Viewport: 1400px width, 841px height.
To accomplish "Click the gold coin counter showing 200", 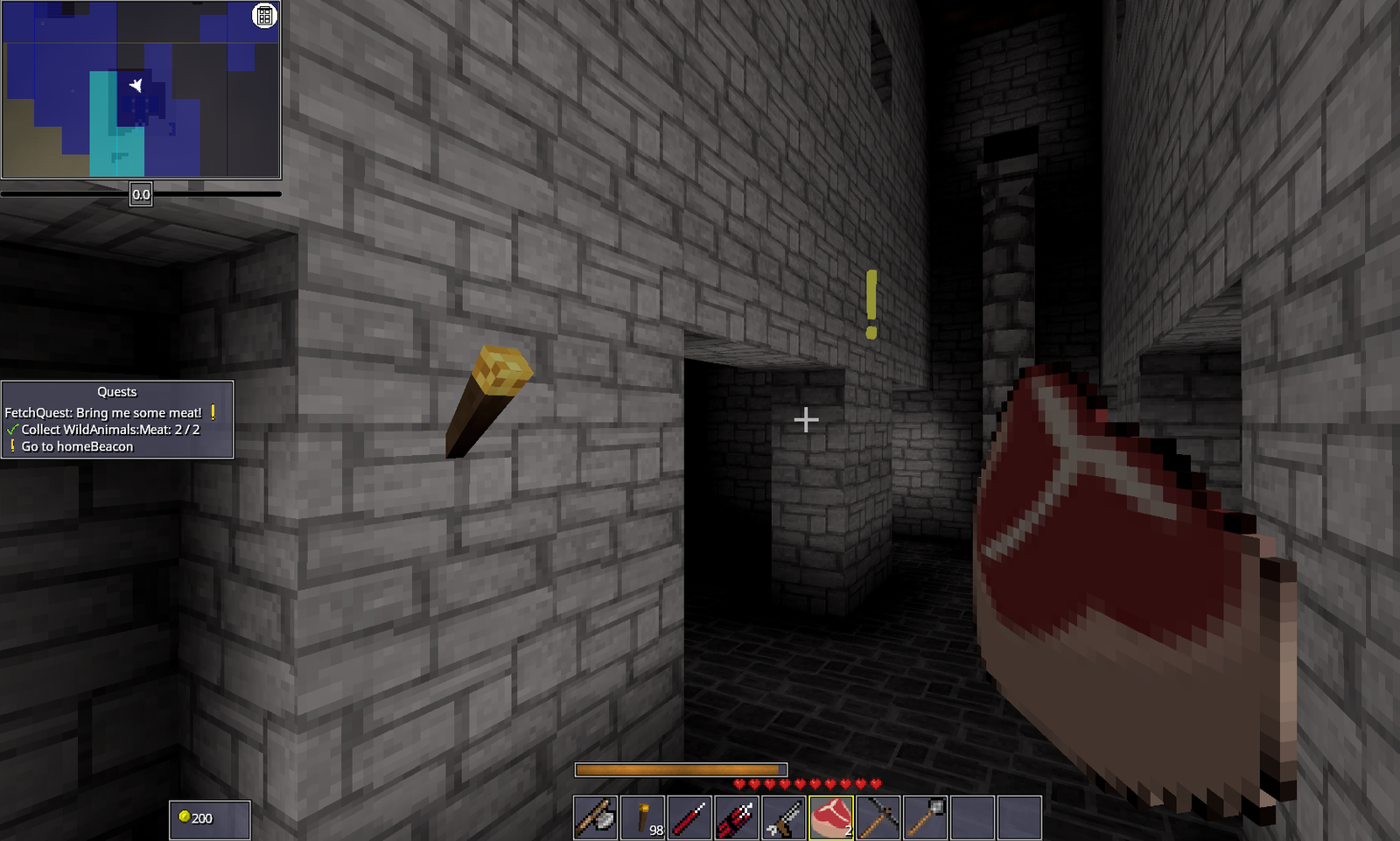I will [x=209, y=819].
